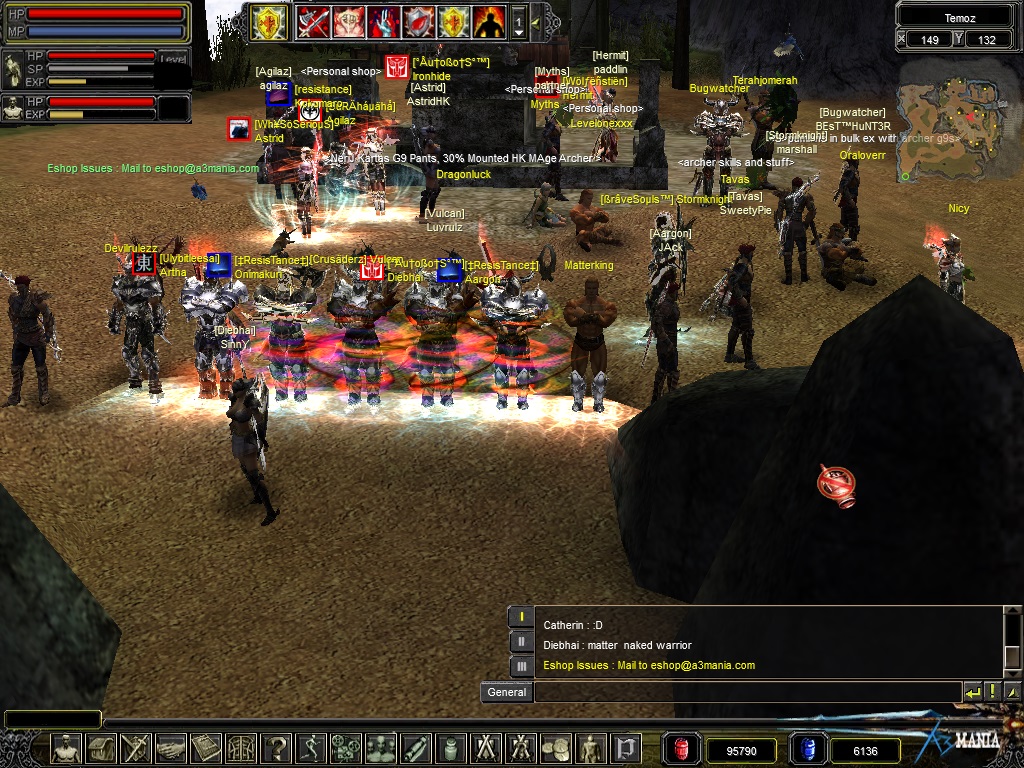Click the yellow exclamation chat button
The image size is (1024, 768).
pos(992,691)
